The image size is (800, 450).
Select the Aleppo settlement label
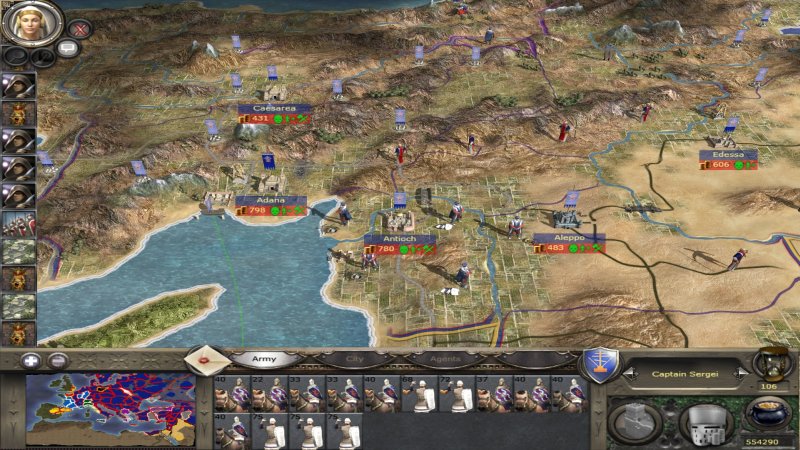point(568,238)
